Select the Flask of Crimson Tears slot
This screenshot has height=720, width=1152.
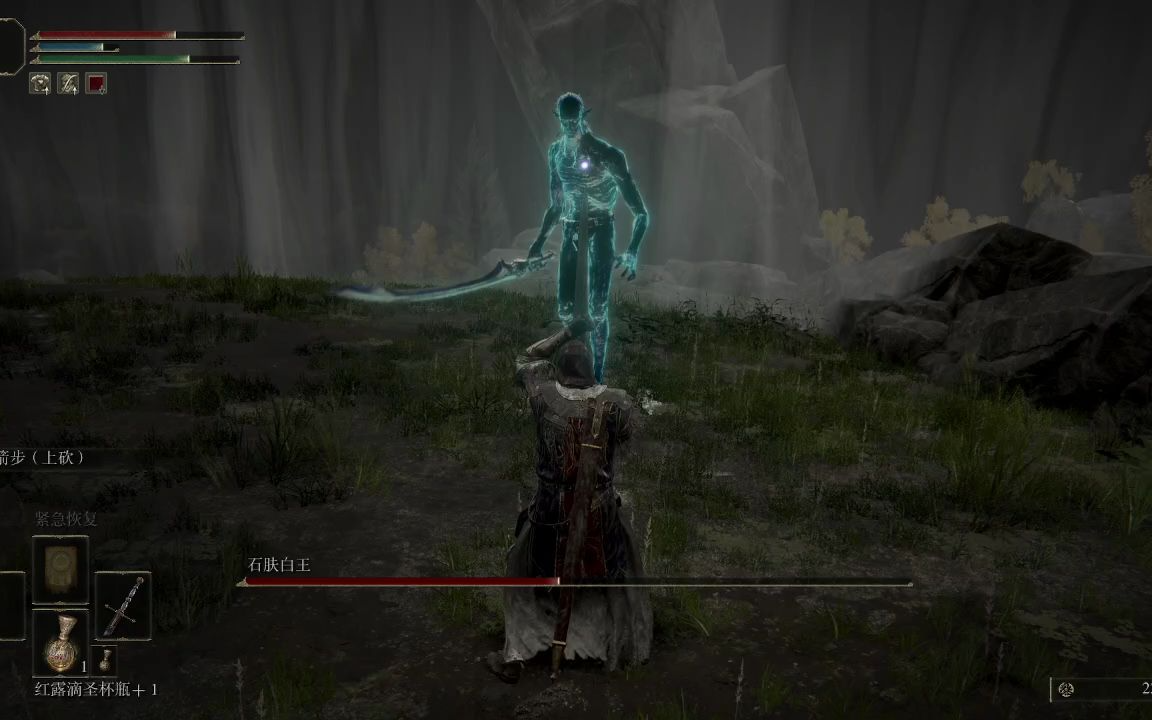60,641
